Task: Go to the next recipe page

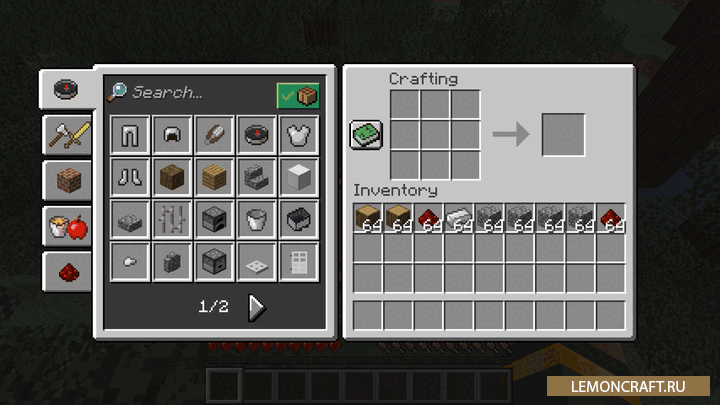Action: [x=257, y=308]
